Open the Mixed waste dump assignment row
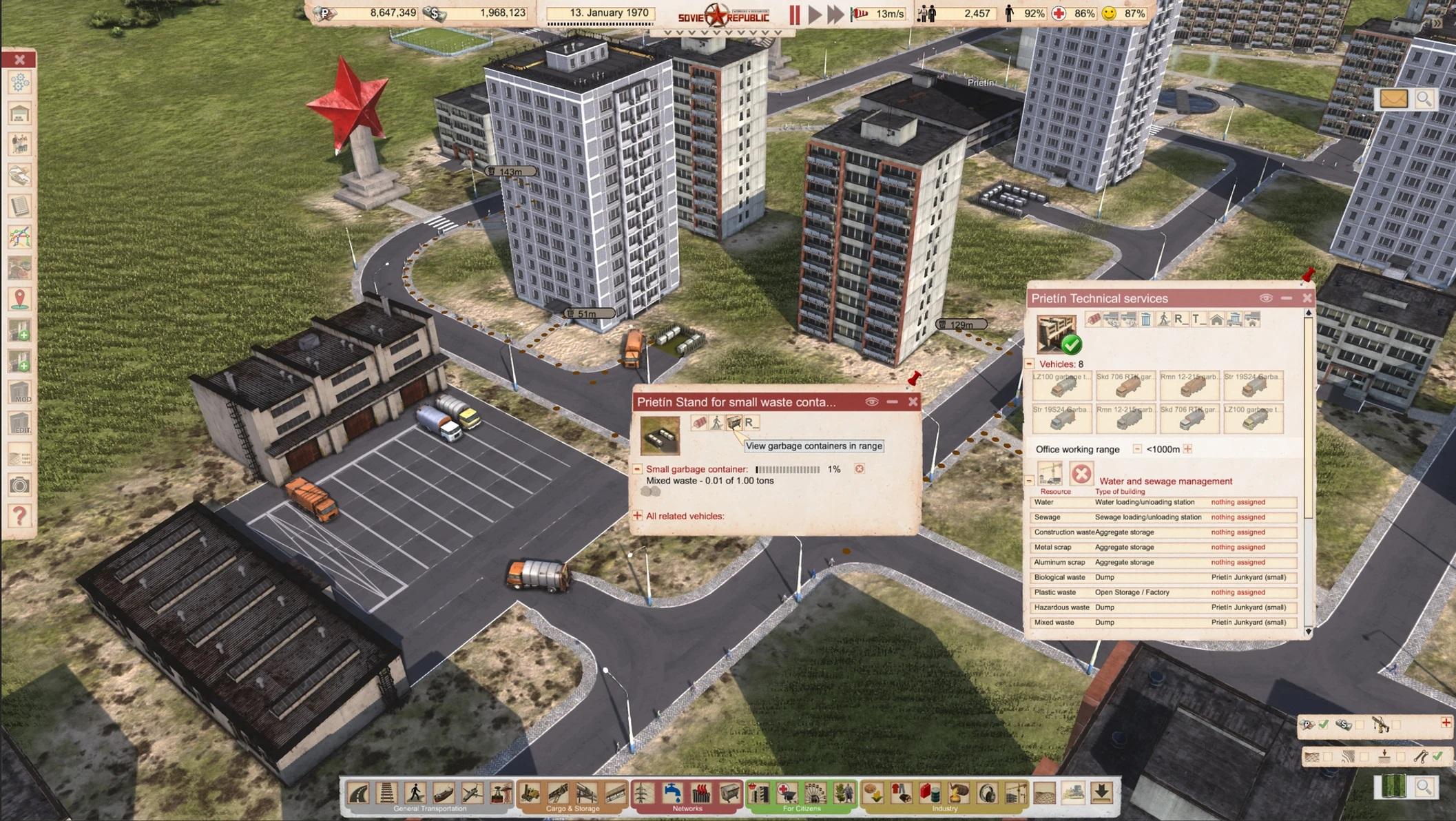Viewport: 1456px width, 821px height. click(x=1163, y=623)
